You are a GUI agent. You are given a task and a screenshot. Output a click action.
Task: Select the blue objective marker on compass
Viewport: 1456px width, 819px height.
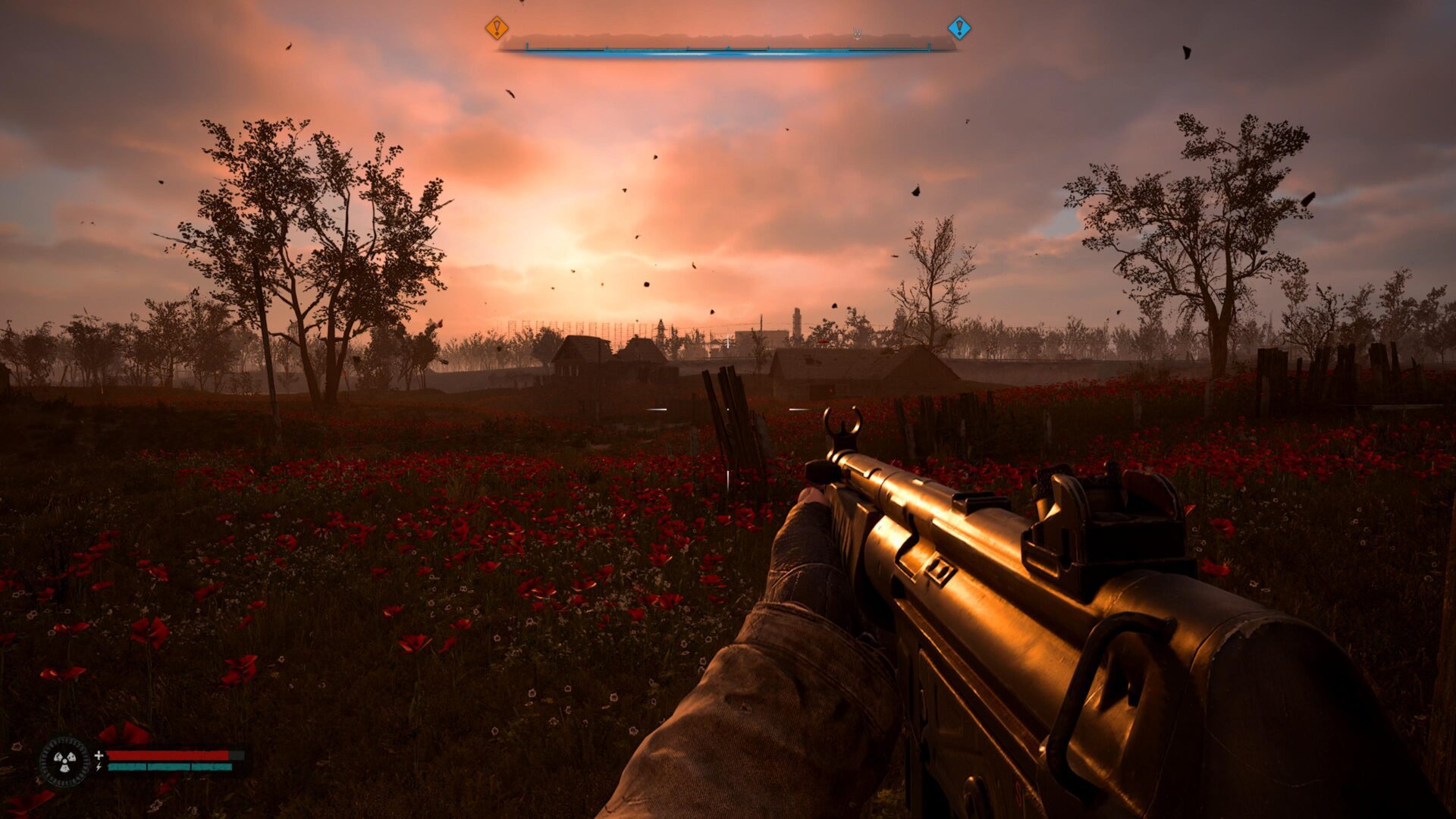click(959, 28)
